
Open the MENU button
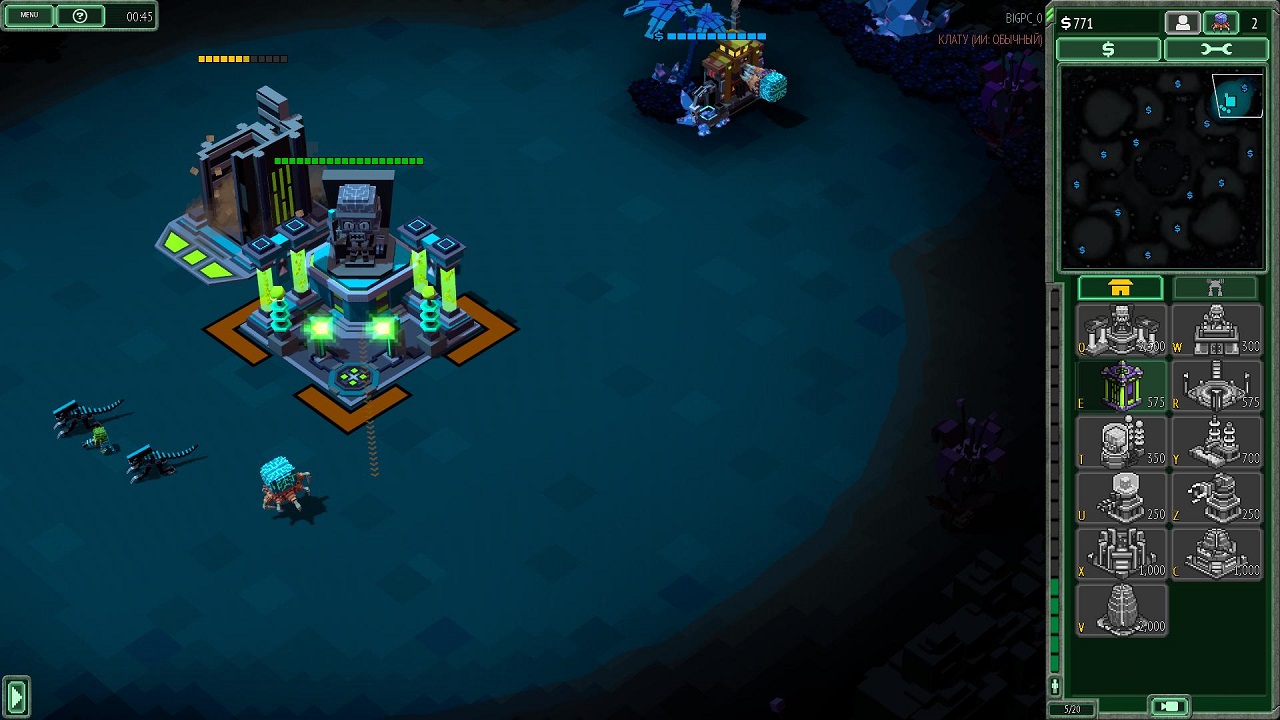29,16
